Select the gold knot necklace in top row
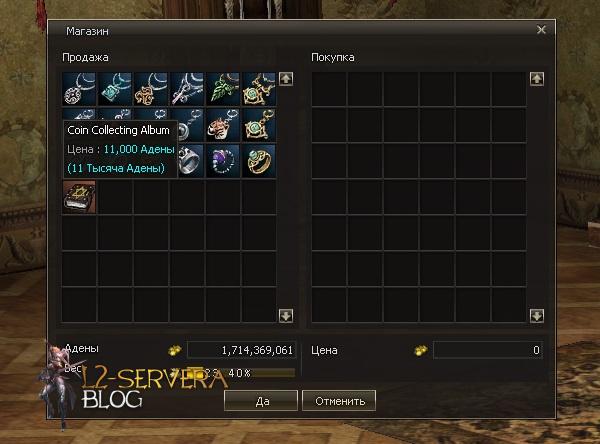This screenshot has width=600, height=444. pyautogui.click(x=151, y=89)
